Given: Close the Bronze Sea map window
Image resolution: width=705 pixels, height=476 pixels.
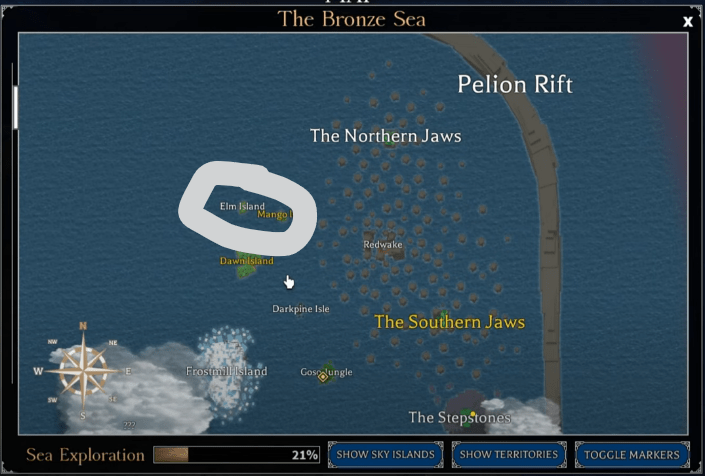Looking at the screenshot, I should tap(688, 21).
